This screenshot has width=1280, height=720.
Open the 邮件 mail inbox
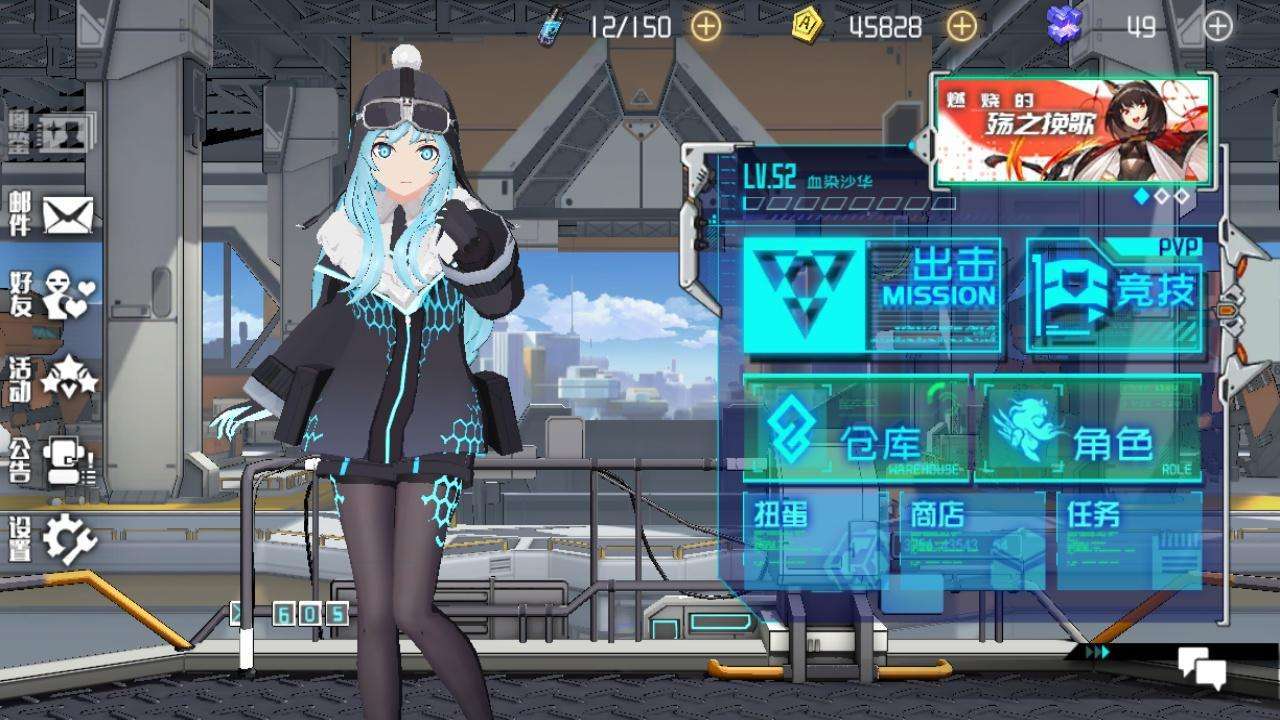point(52,214)
